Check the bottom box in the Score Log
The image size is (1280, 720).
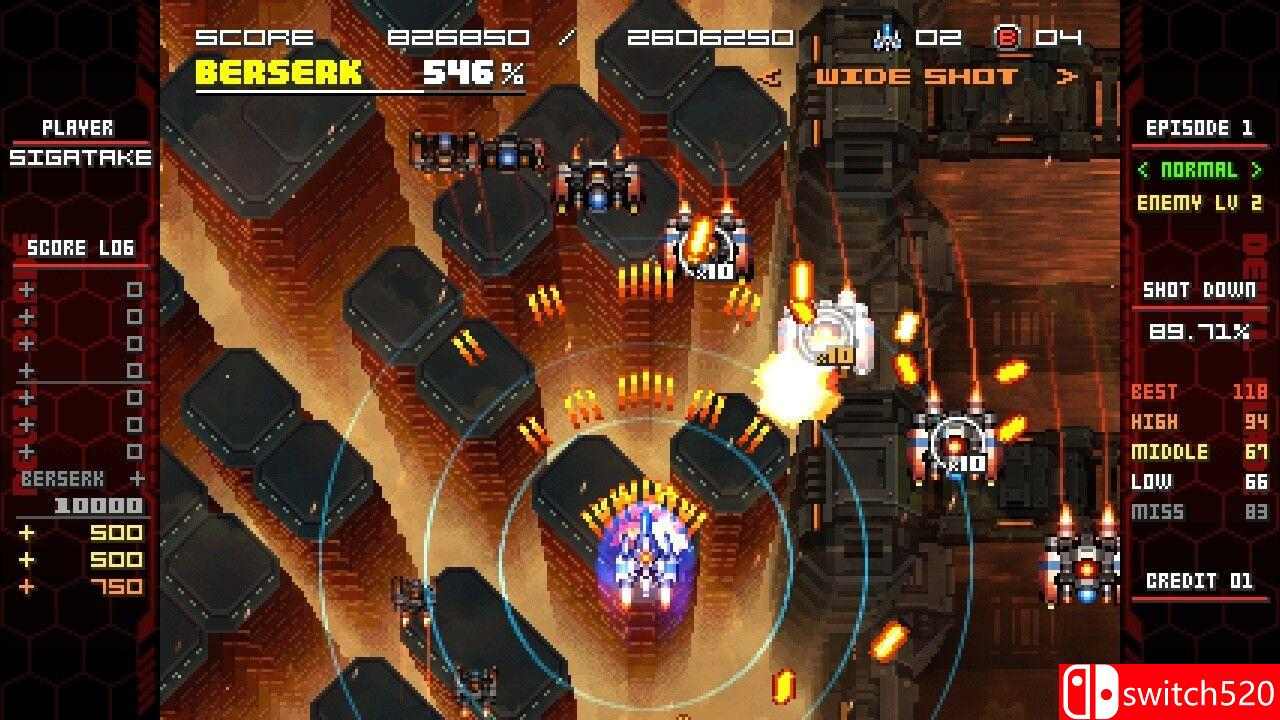134,450
